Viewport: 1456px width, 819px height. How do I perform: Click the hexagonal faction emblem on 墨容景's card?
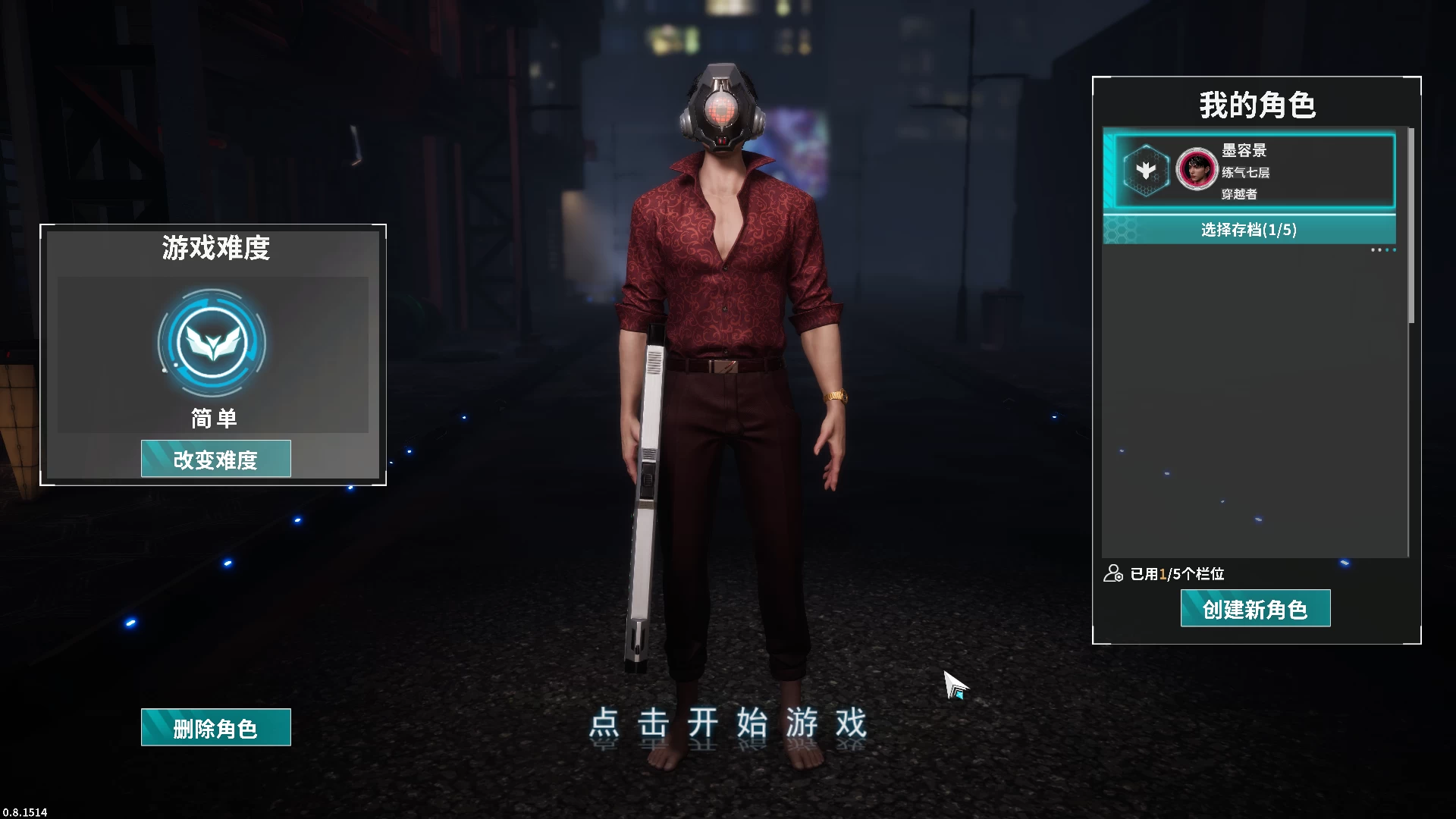[1145, 170]
